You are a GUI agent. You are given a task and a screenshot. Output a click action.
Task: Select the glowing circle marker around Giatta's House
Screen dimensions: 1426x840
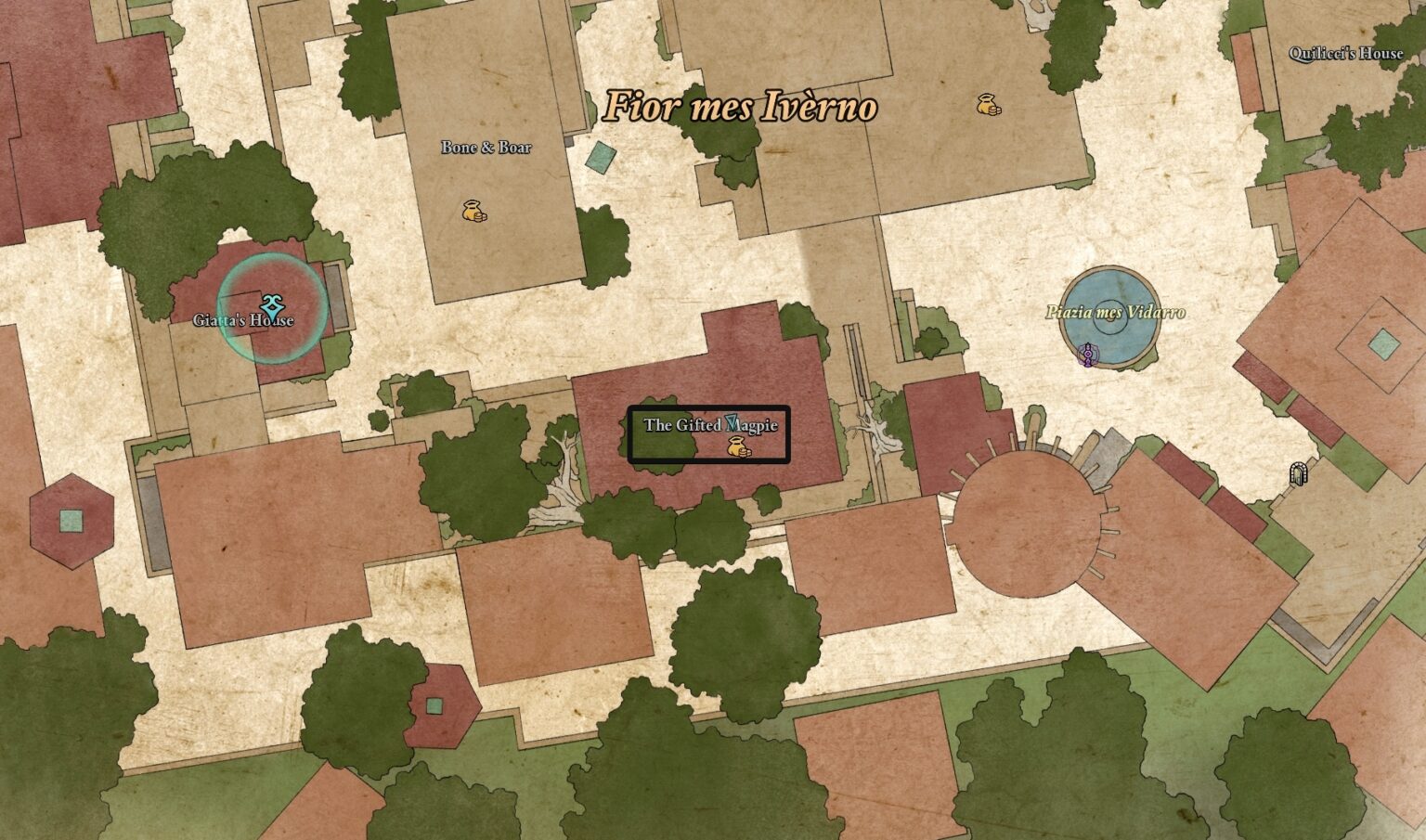271,308
